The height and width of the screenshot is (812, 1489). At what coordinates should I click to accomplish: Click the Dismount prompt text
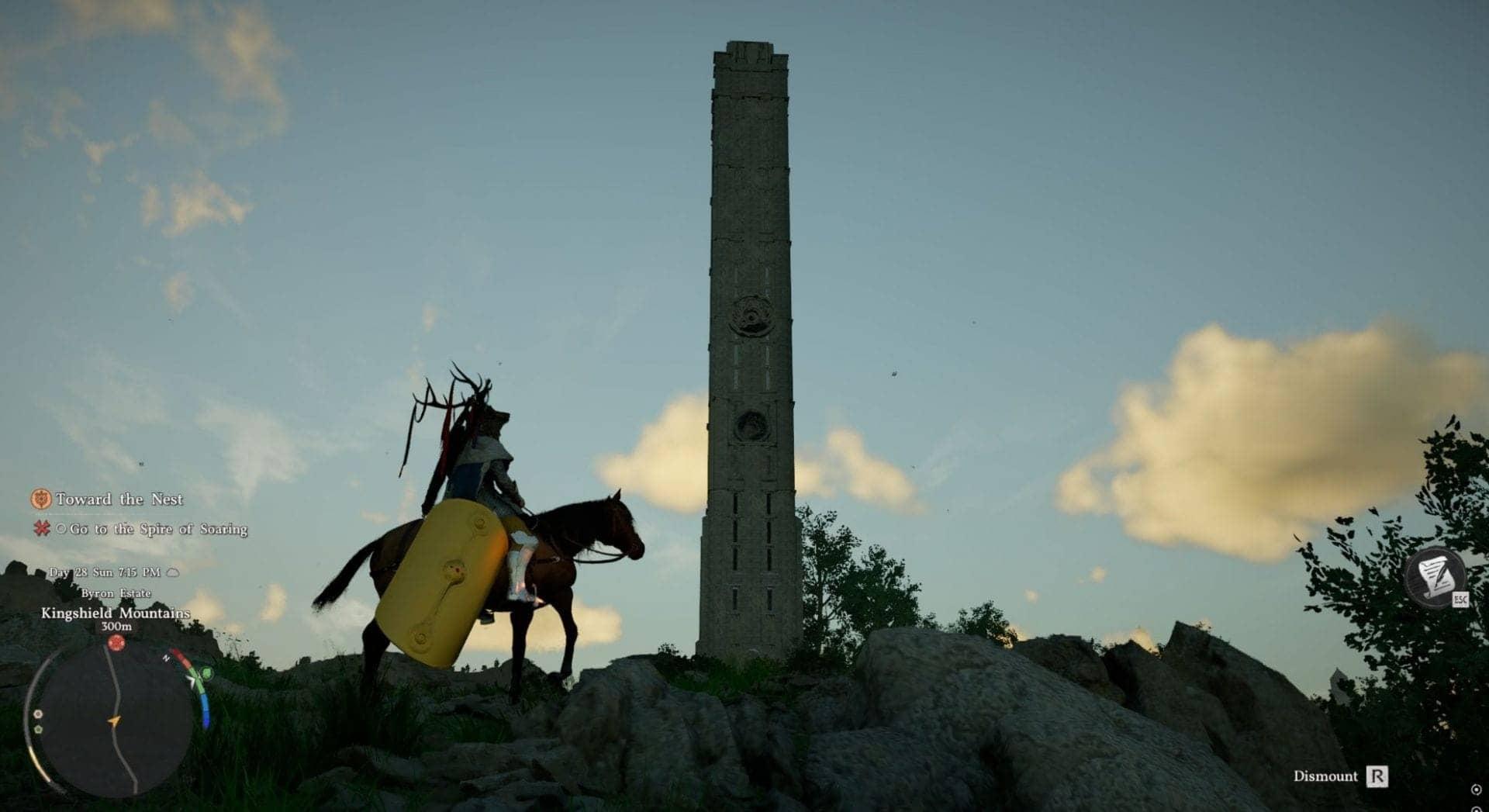[1325, 776]
